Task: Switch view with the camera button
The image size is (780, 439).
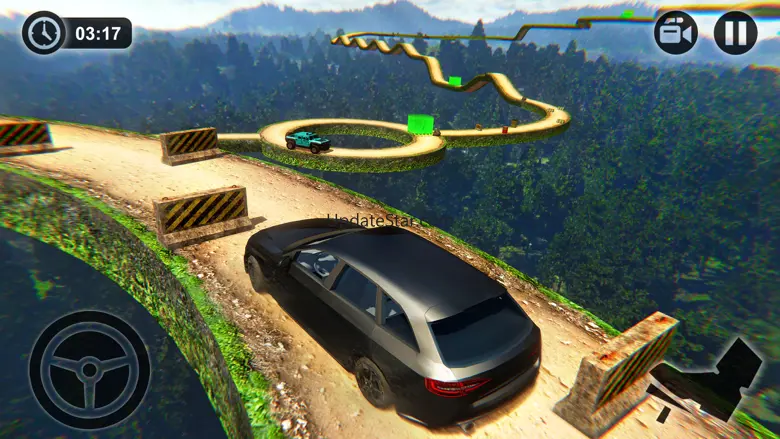Action: 676,33
